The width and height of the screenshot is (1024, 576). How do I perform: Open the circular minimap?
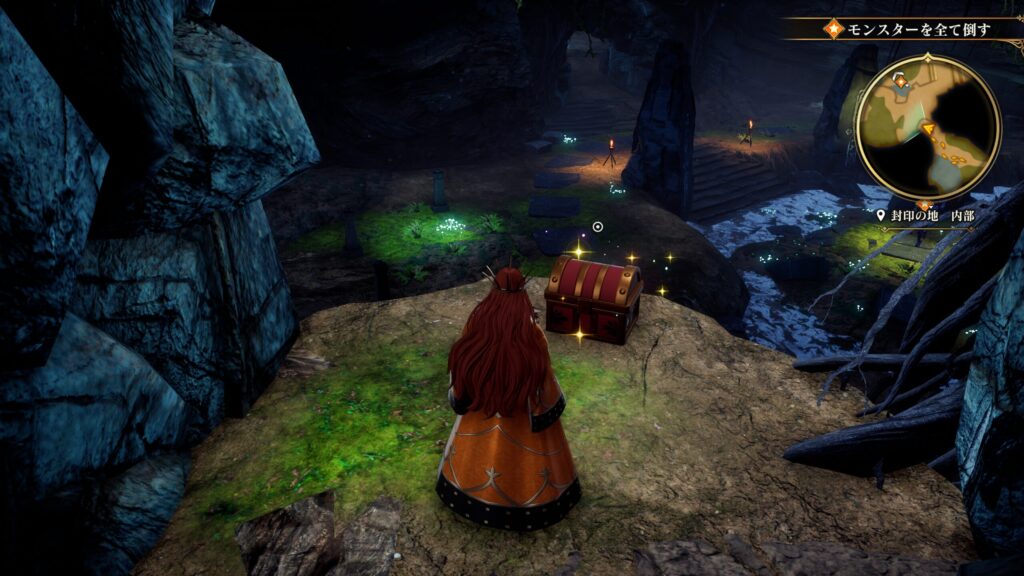927,127
